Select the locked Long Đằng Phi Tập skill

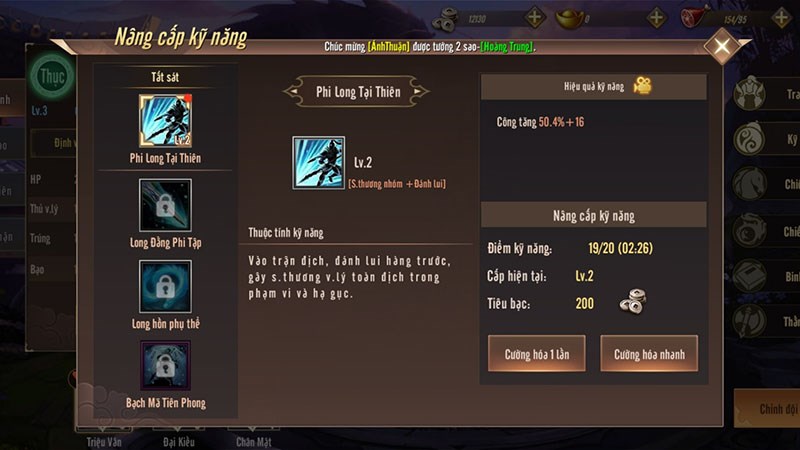click(x=165, y=205)
